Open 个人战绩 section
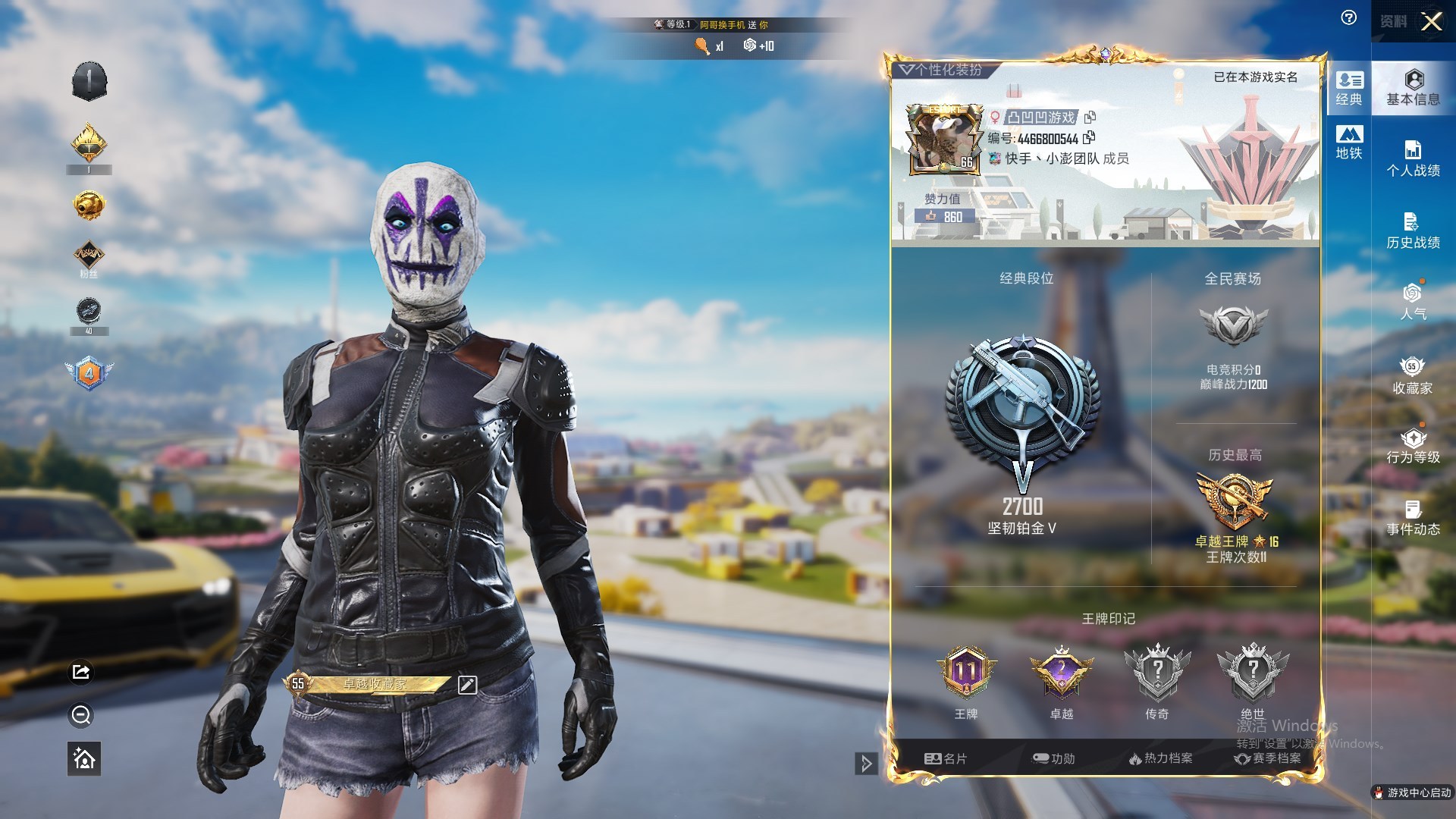The height and width of the screenshot is (819, 1456). pyautogui.click(x=1413, y=158)
